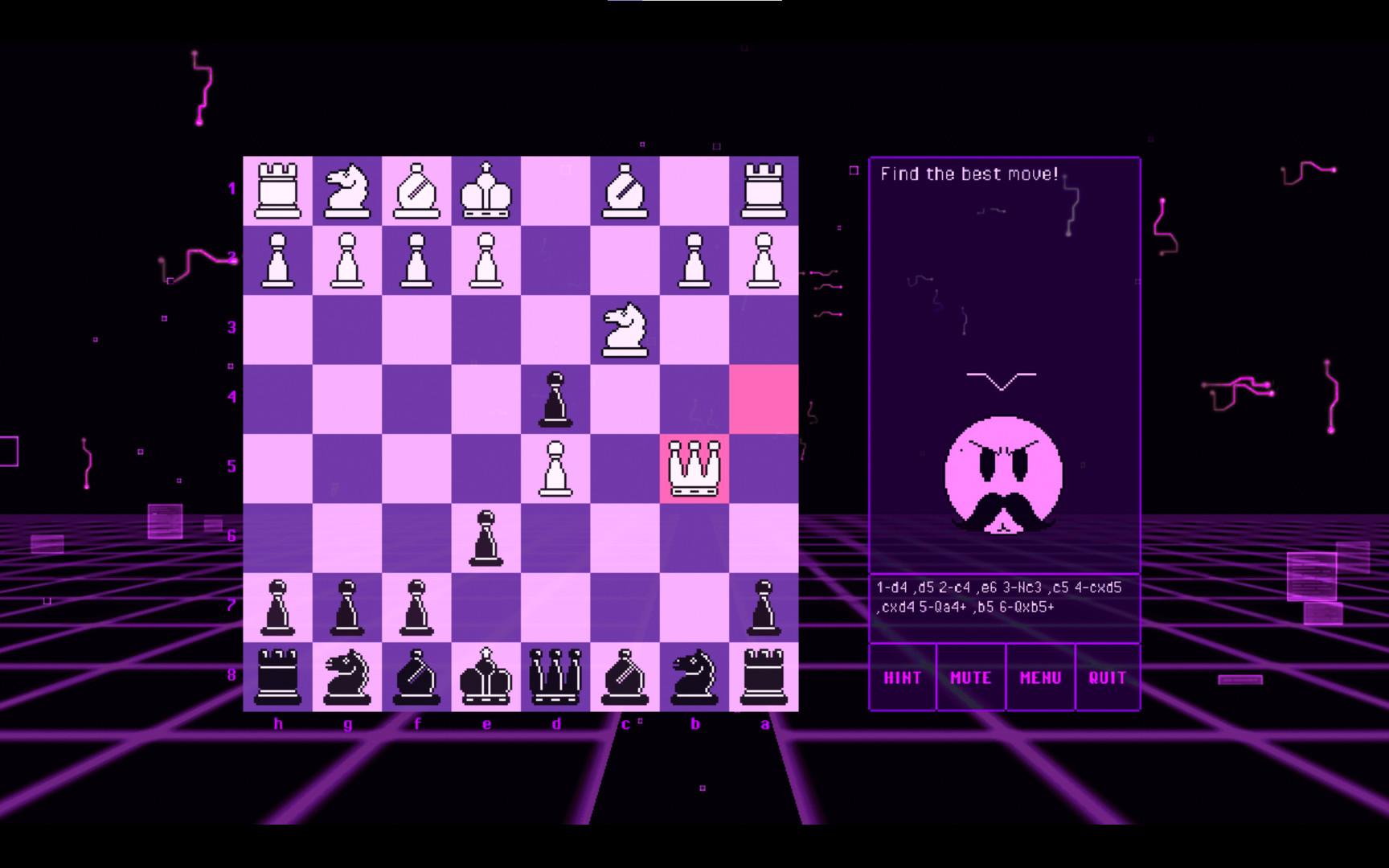Click the black pawn on d4

tap(556, 397)
